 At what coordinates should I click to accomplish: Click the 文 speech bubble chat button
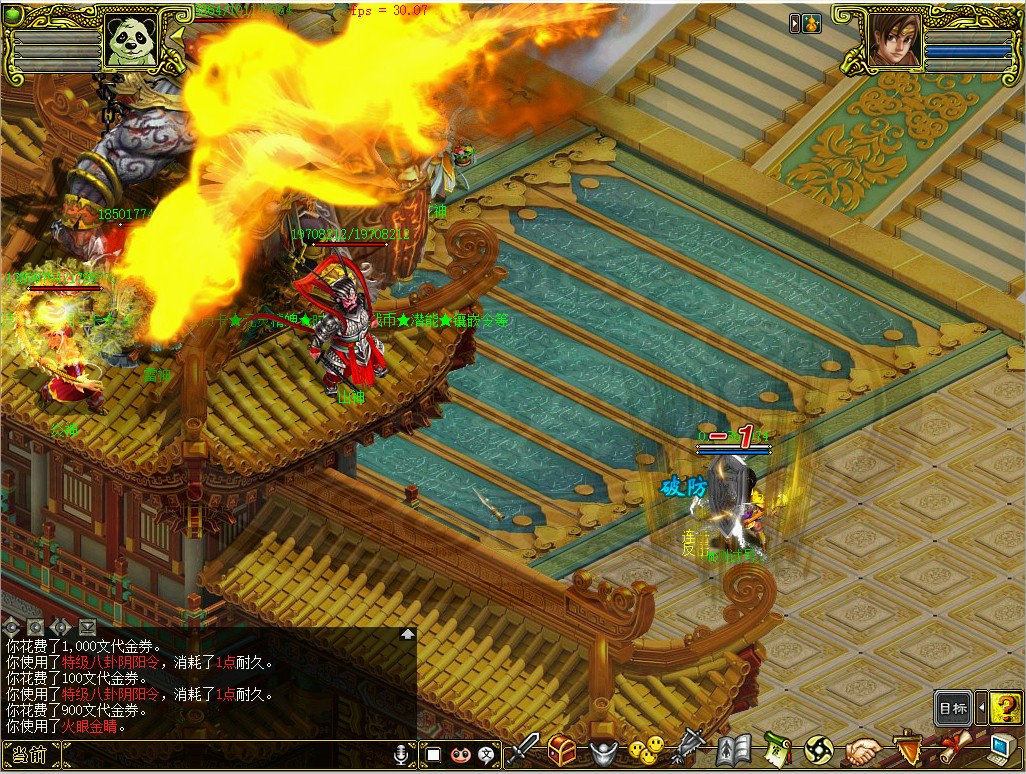[x=488, y=755]
